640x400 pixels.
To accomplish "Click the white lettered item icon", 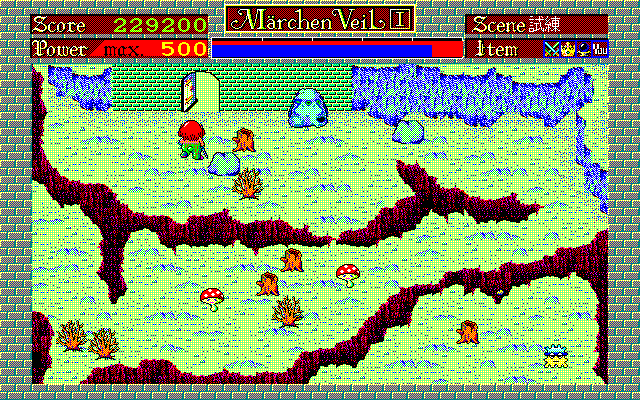I will point(600,48).
